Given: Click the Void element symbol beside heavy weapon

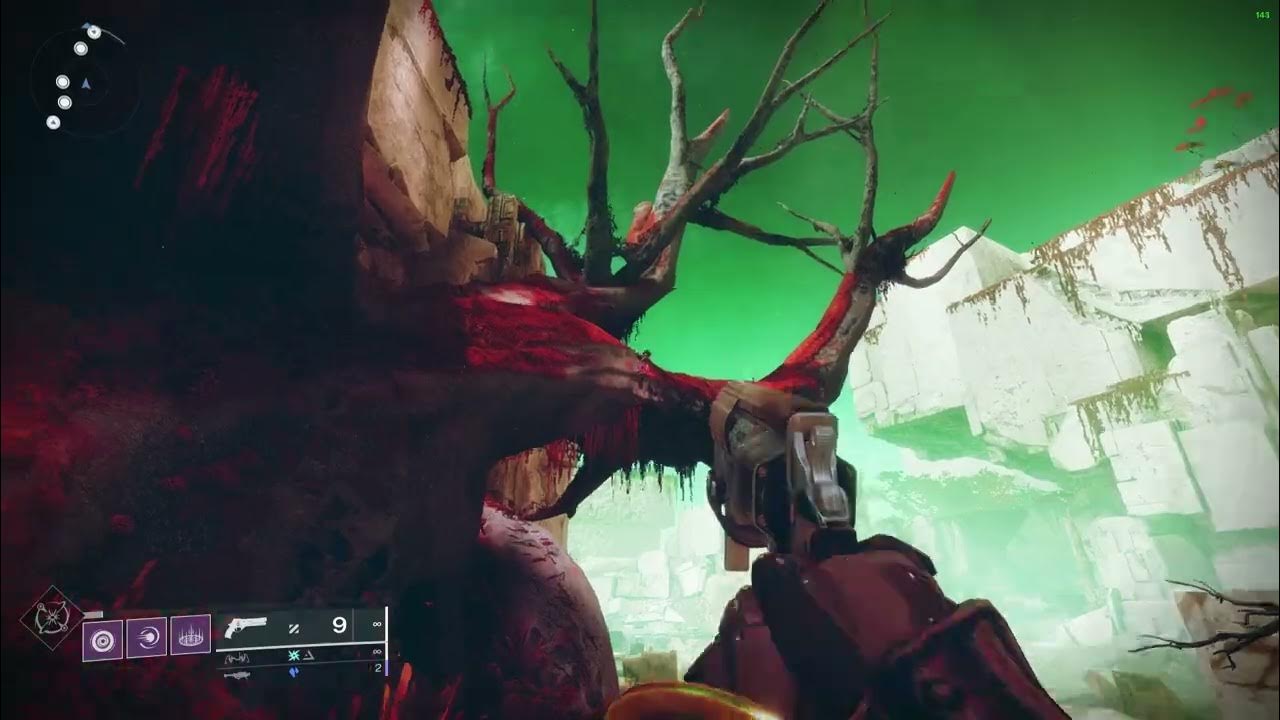Looking at the screenshot, I should (293, 671).
